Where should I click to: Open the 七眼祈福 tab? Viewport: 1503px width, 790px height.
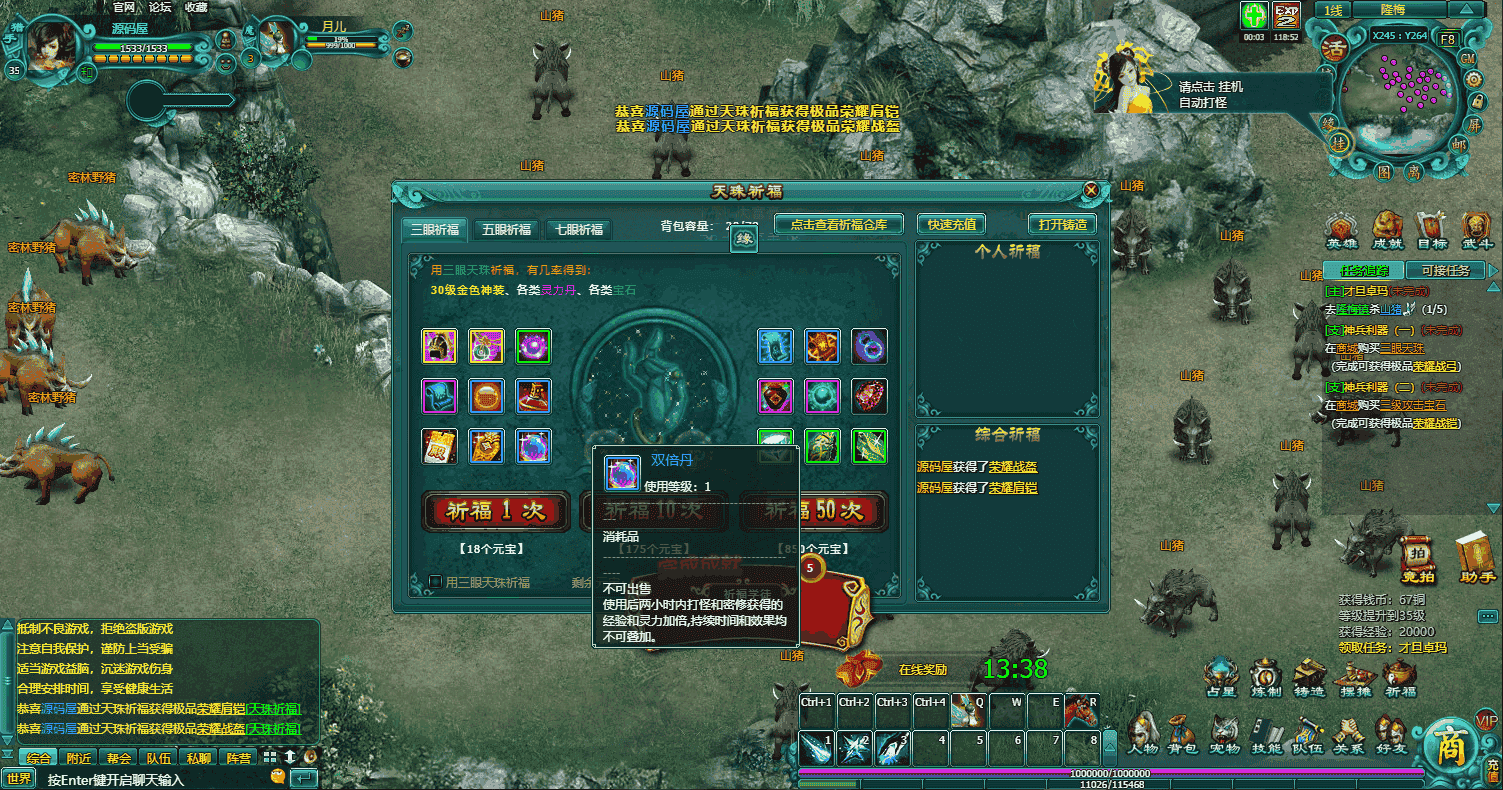[579, 229]
